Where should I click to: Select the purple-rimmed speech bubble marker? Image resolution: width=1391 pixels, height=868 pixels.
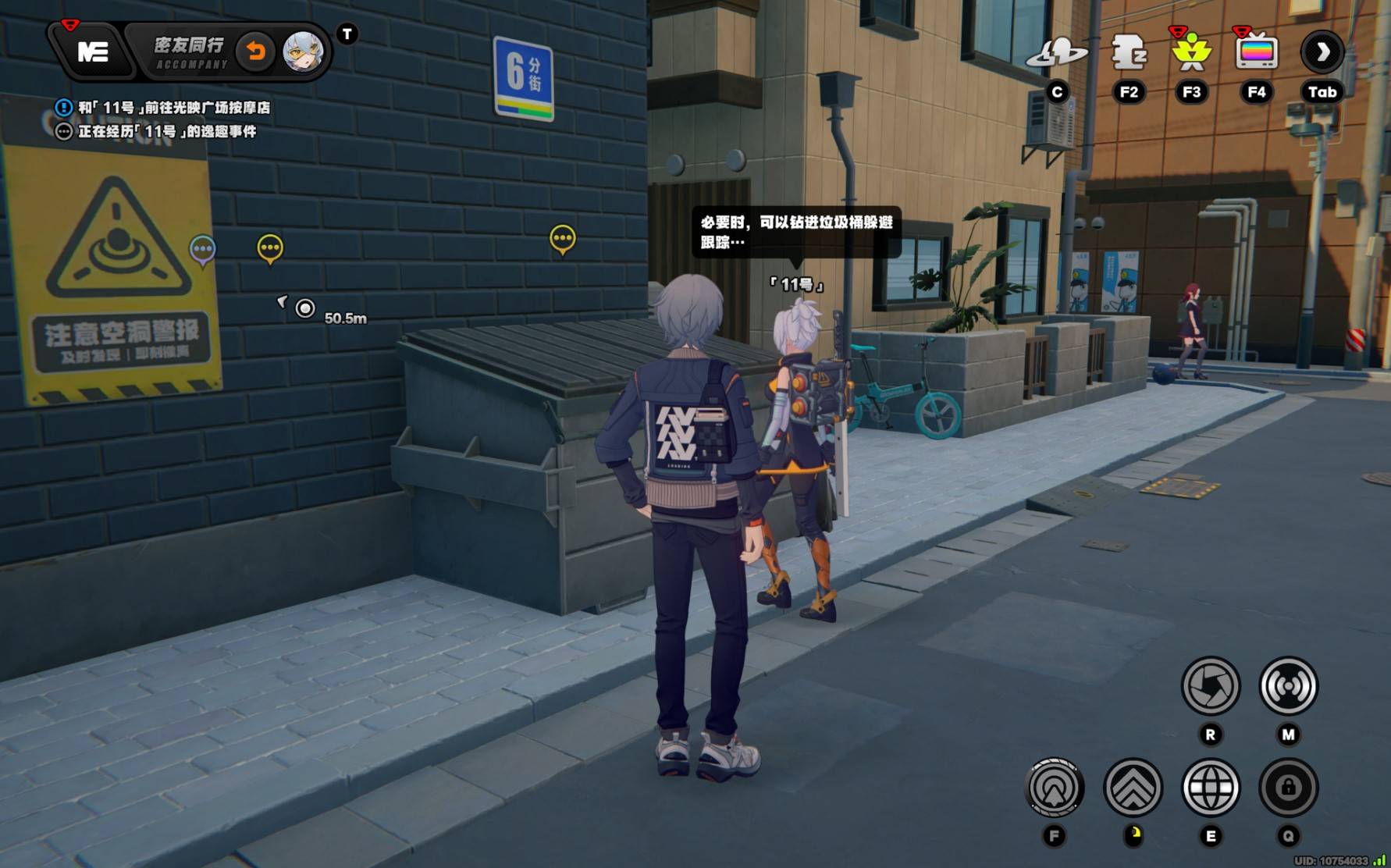pyautogui.click(x=203, y=250)
